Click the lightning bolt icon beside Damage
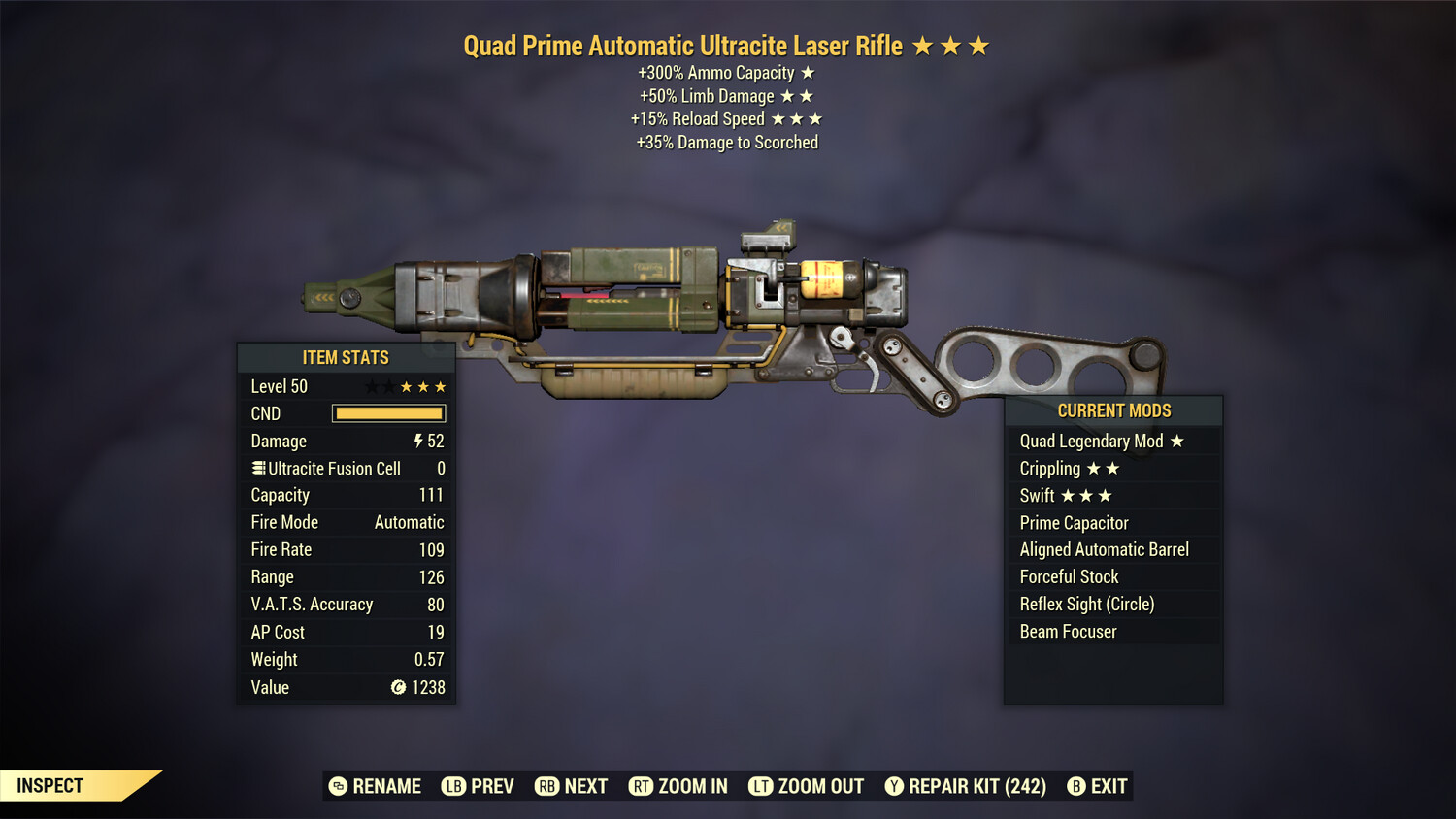This screenshot has width=1456, height=819. (417, 441)
